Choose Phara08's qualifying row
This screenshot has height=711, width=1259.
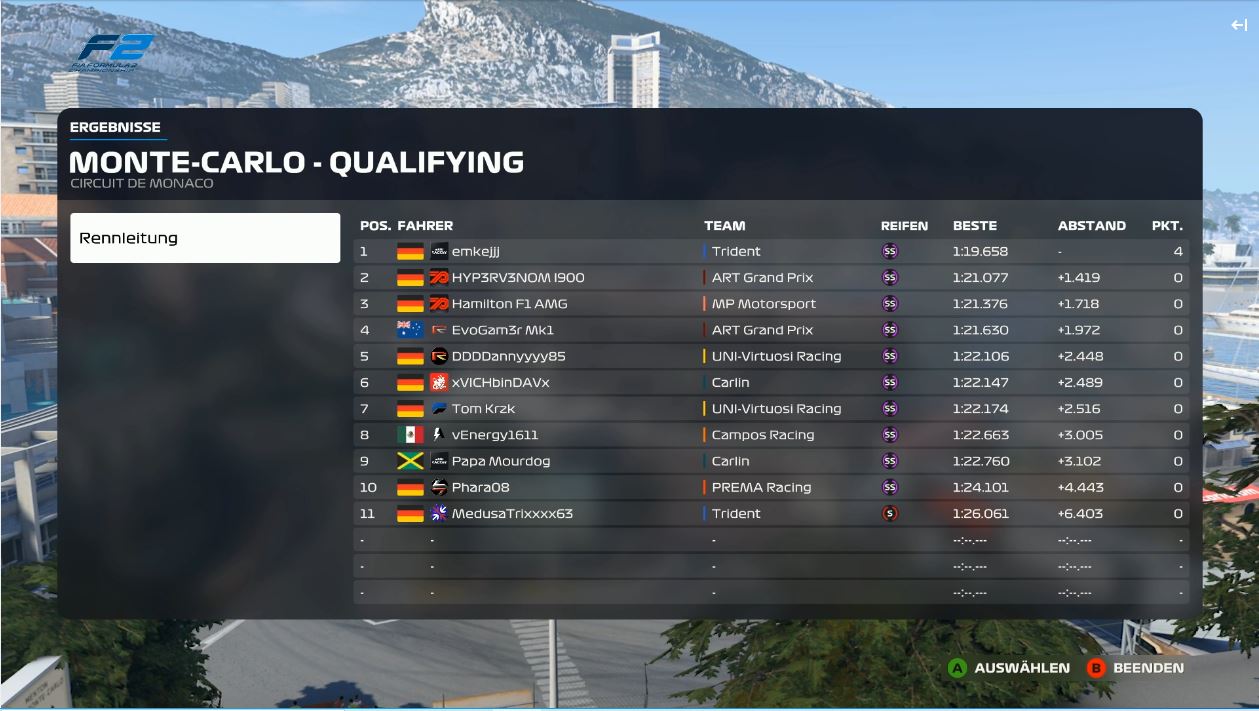(x=770, y=488)
